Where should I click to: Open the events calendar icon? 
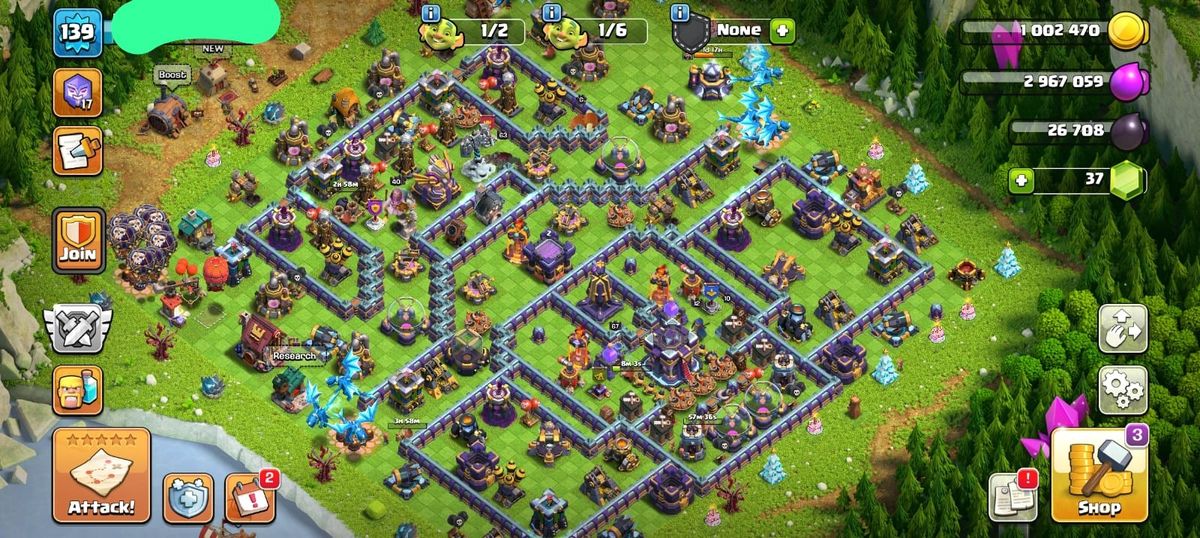point(249,497)
